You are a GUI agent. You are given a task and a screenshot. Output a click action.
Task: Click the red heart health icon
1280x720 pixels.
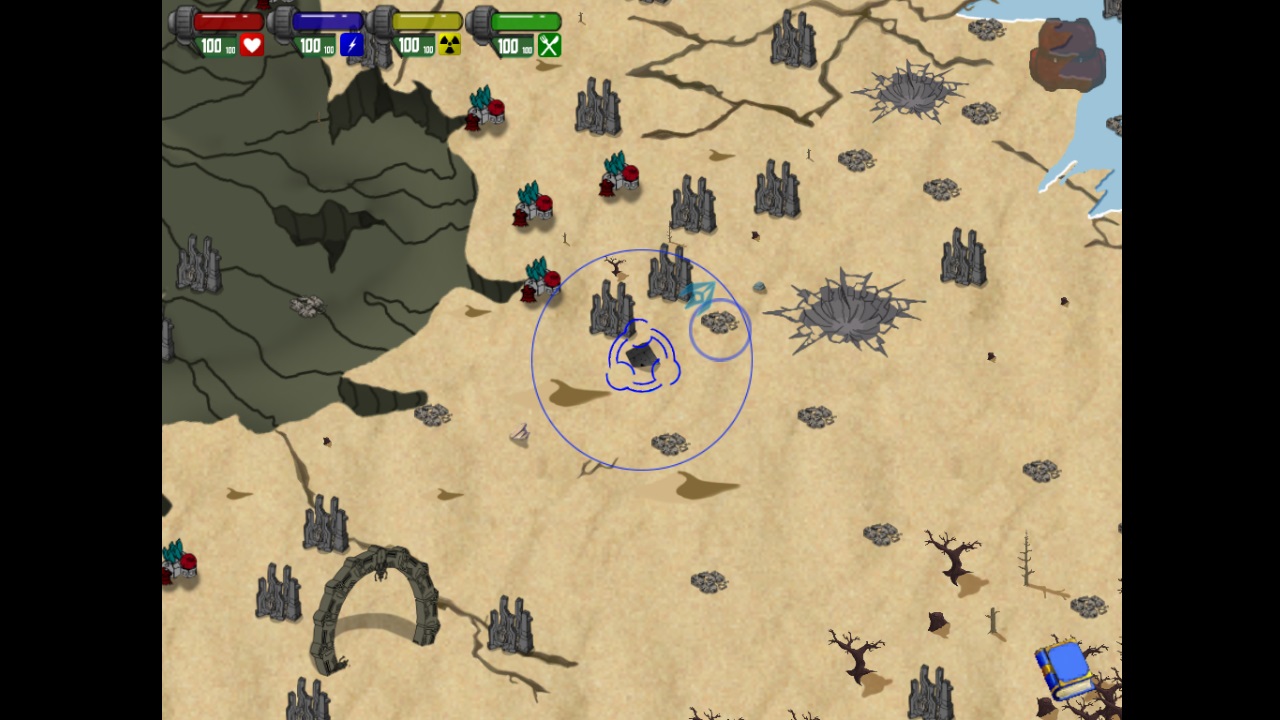click(251, 45)
